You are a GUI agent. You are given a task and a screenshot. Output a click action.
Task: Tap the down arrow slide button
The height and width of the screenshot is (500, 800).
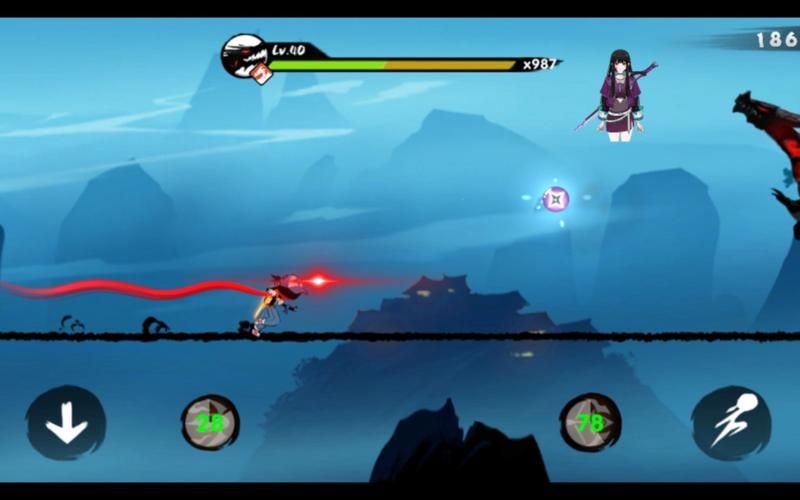click(x=66, y=423)
